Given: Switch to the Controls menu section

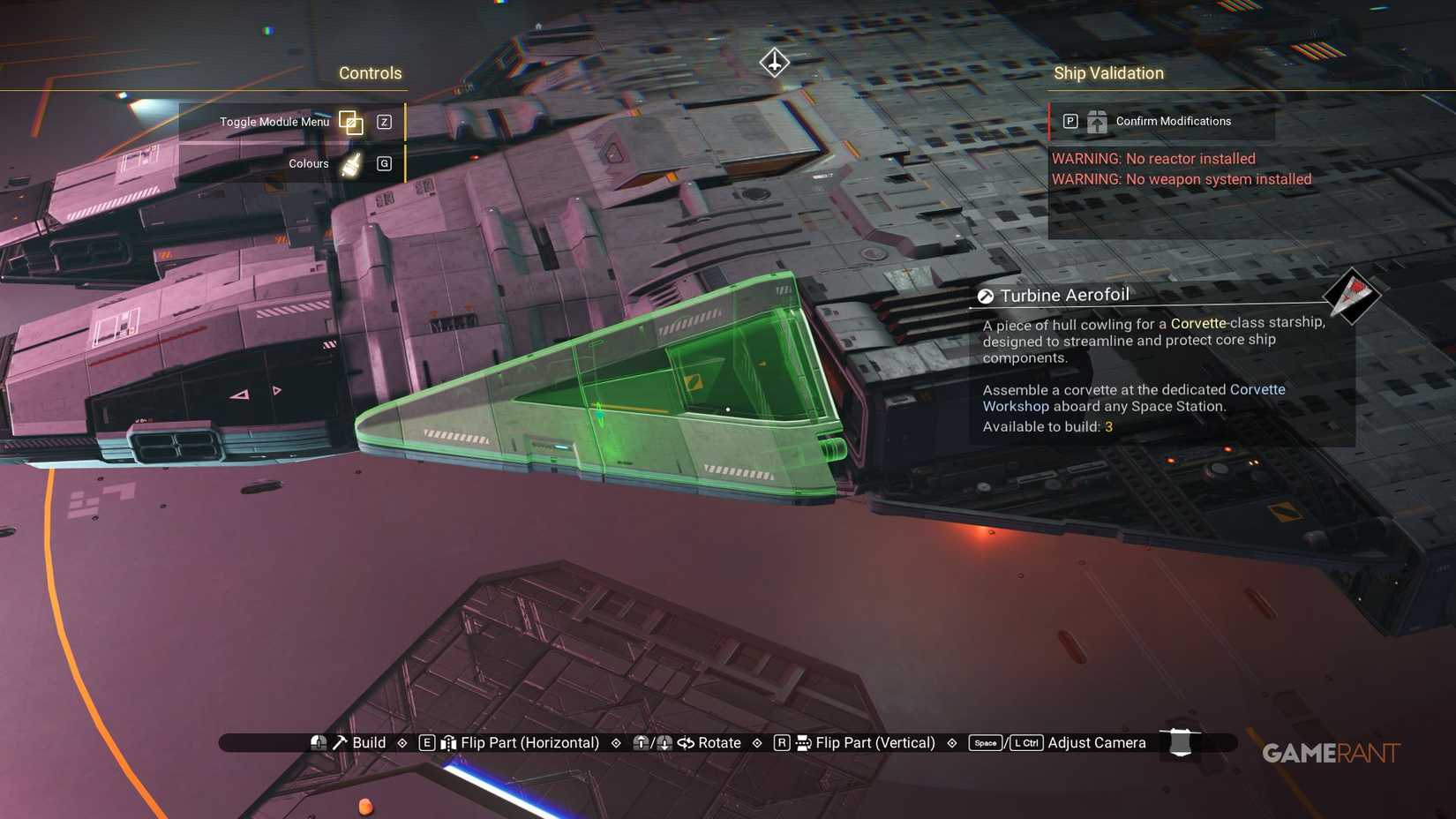Looking at the screenshot, I should [370, 73].
